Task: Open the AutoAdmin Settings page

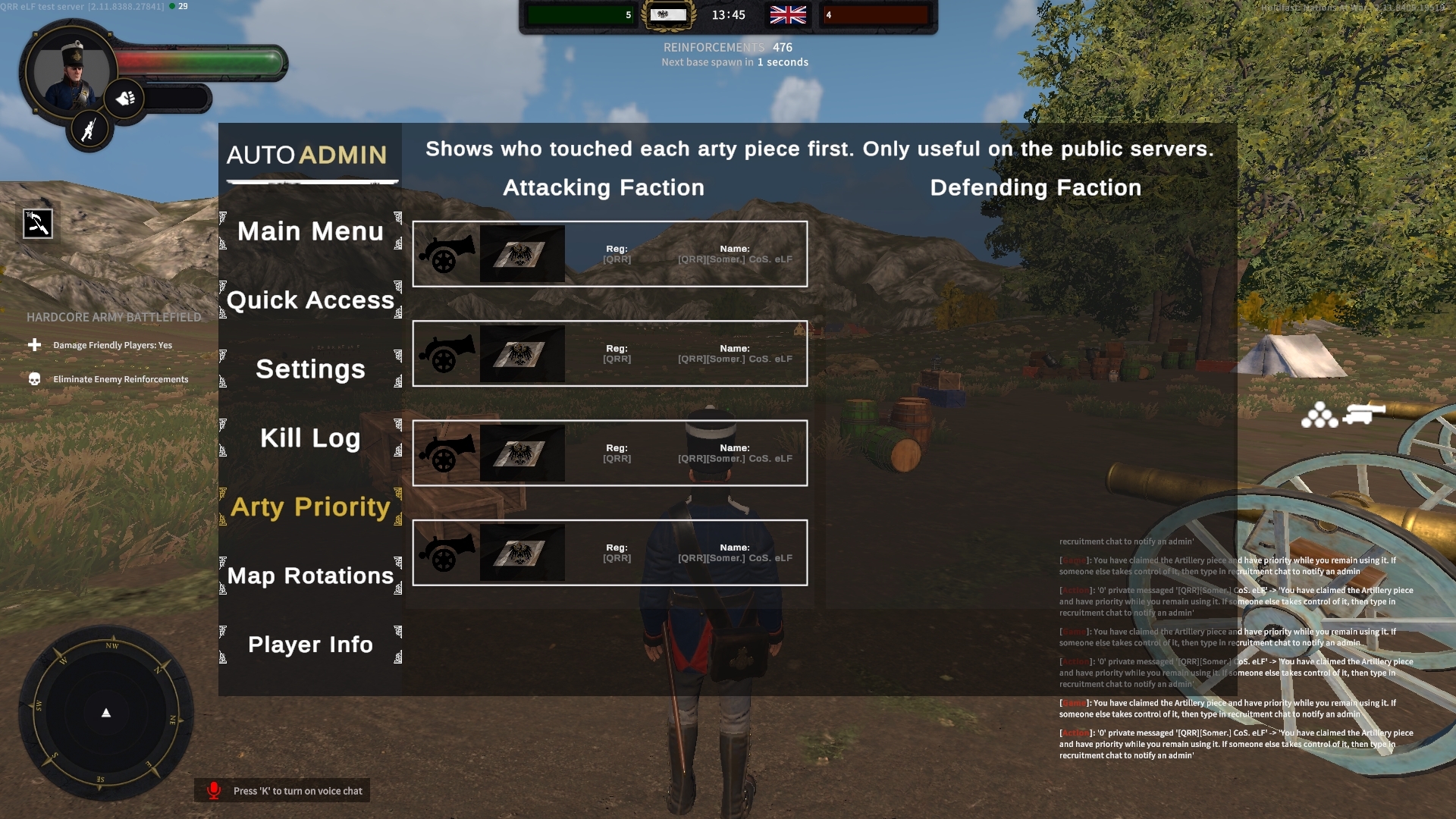Action: click(310, 369)
